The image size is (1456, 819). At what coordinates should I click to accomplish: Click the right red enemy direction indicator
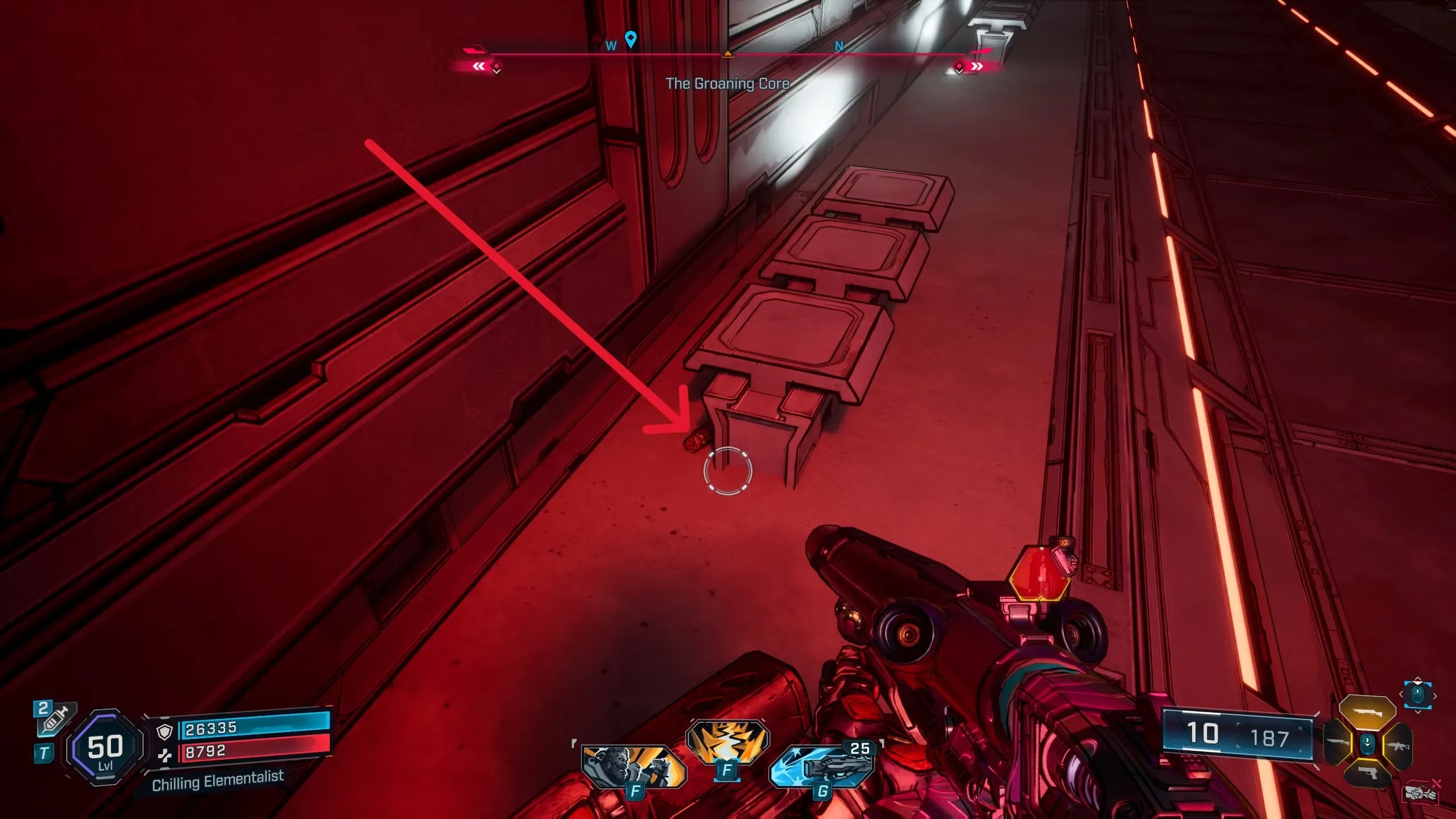[975, 67]
